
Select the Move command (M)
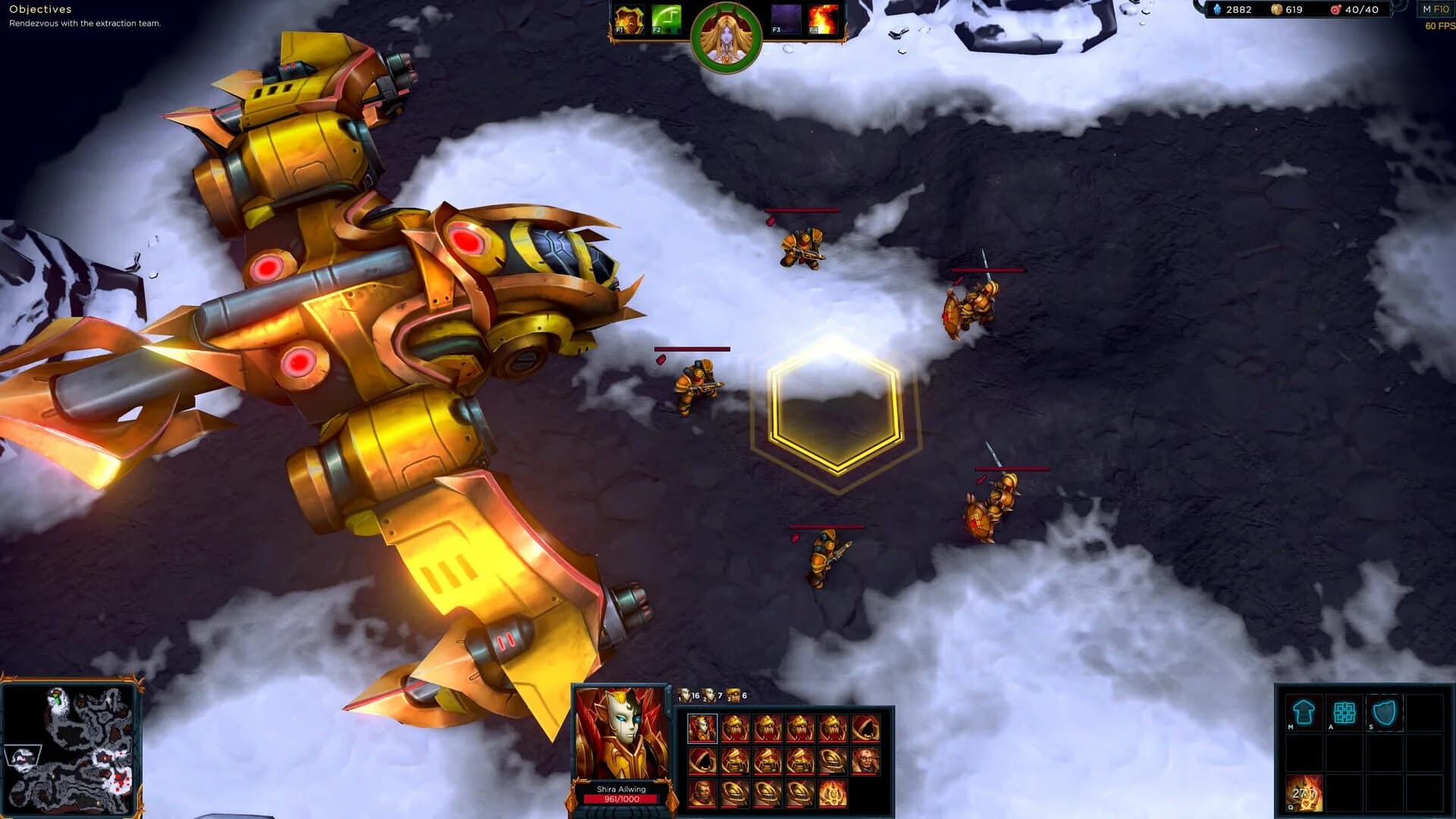(x=1303, y=711)
